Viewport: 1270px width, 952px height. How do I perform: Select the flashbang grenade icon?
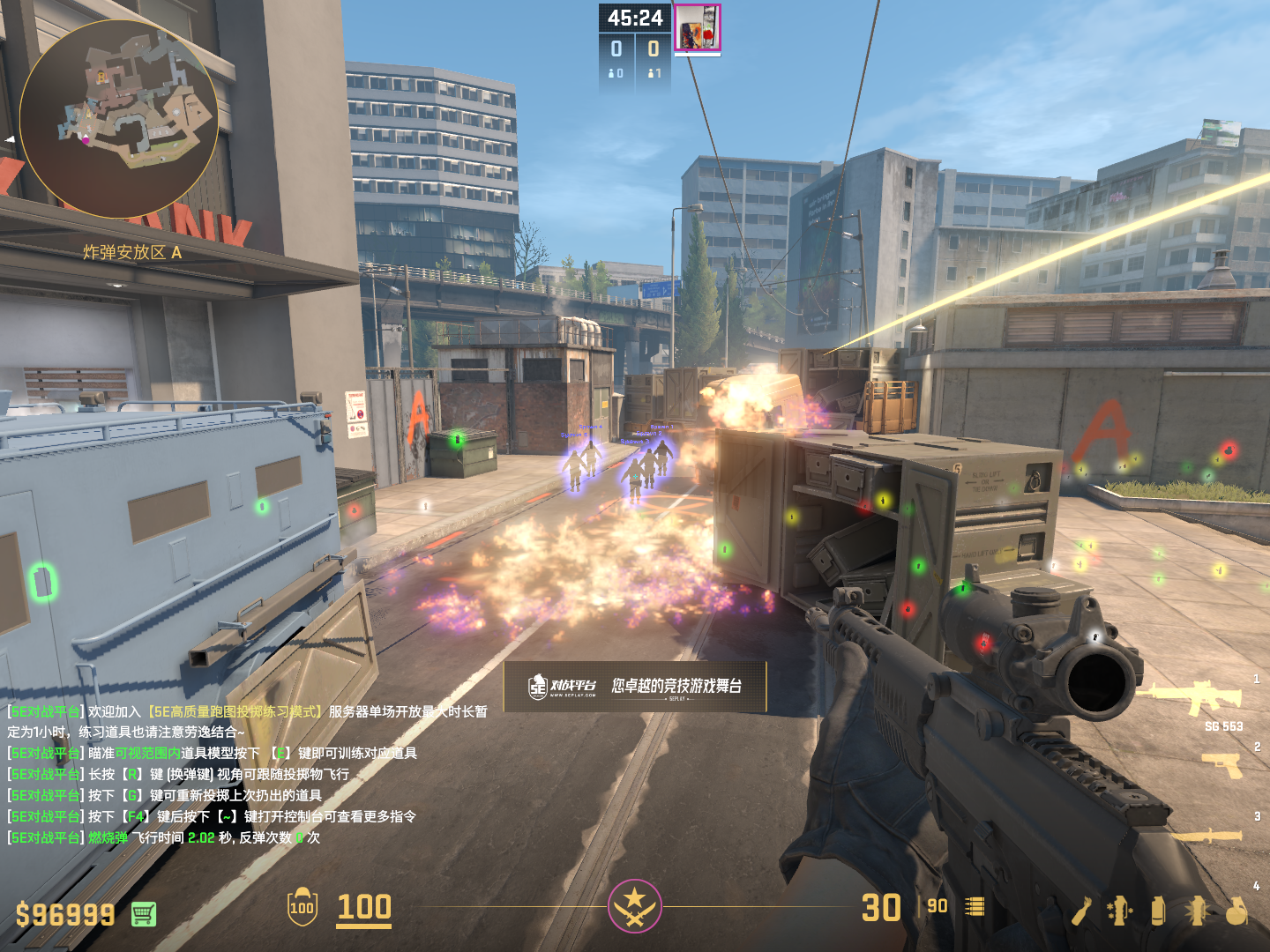(x=1197, y=911)
